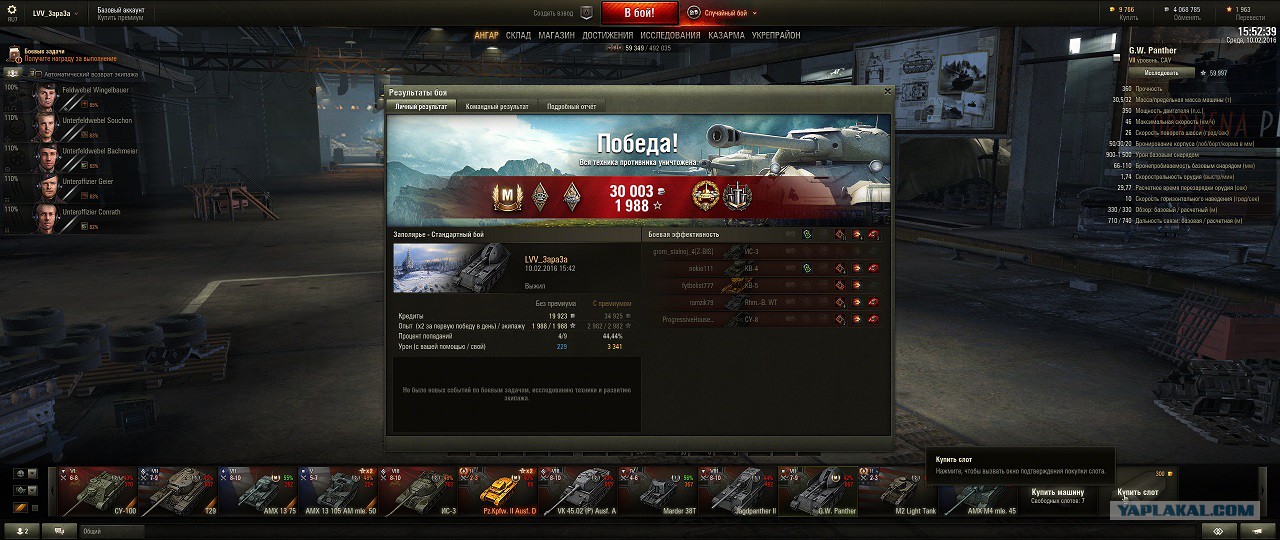Viewport: 1280px width, 540px height.
Task: Open the "Случайный бой" battle type dropdown
Action: (728, 13)
